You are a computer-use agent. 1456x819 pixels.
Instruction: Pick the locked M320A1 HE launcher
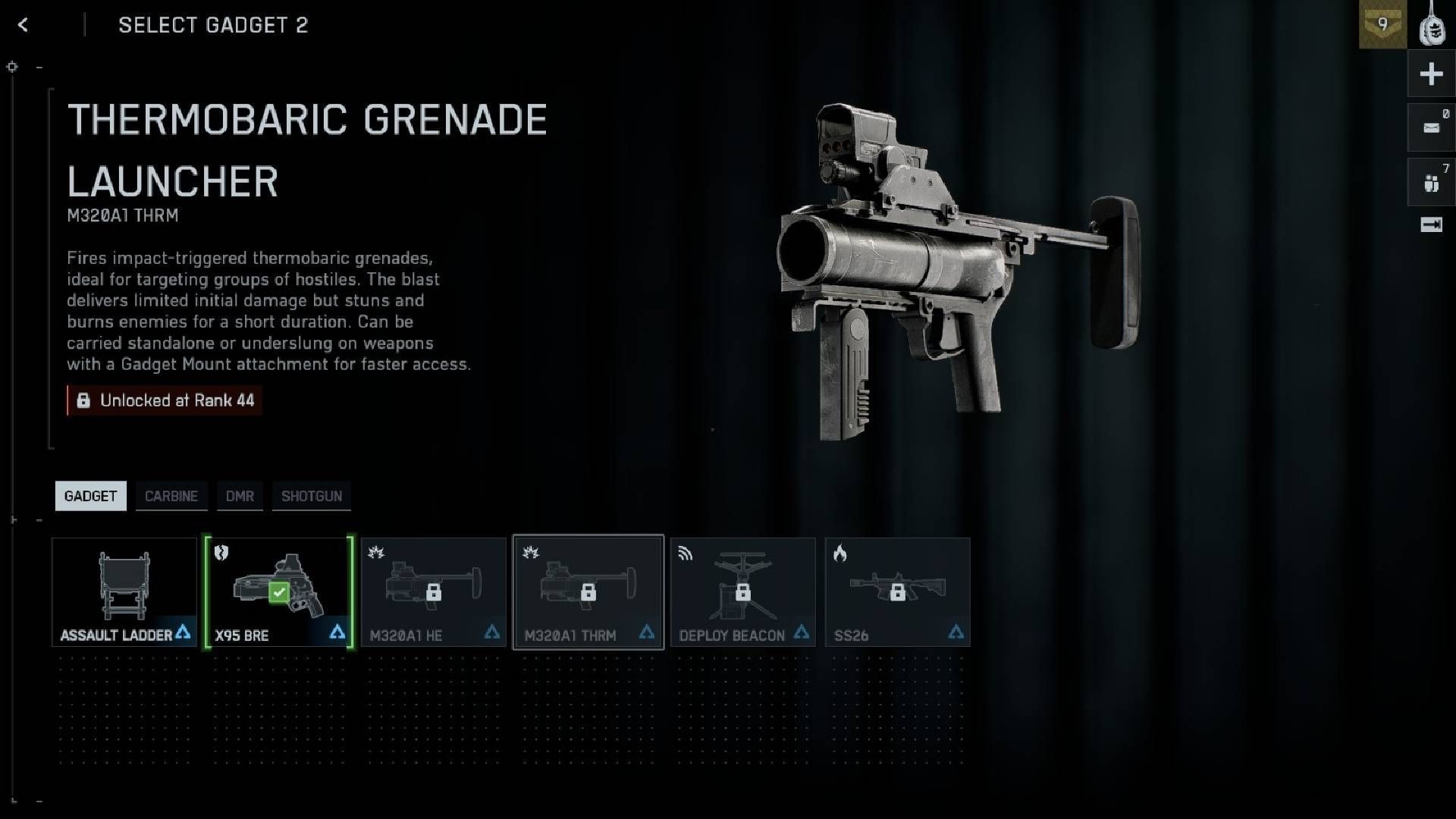tap(434, 592)
